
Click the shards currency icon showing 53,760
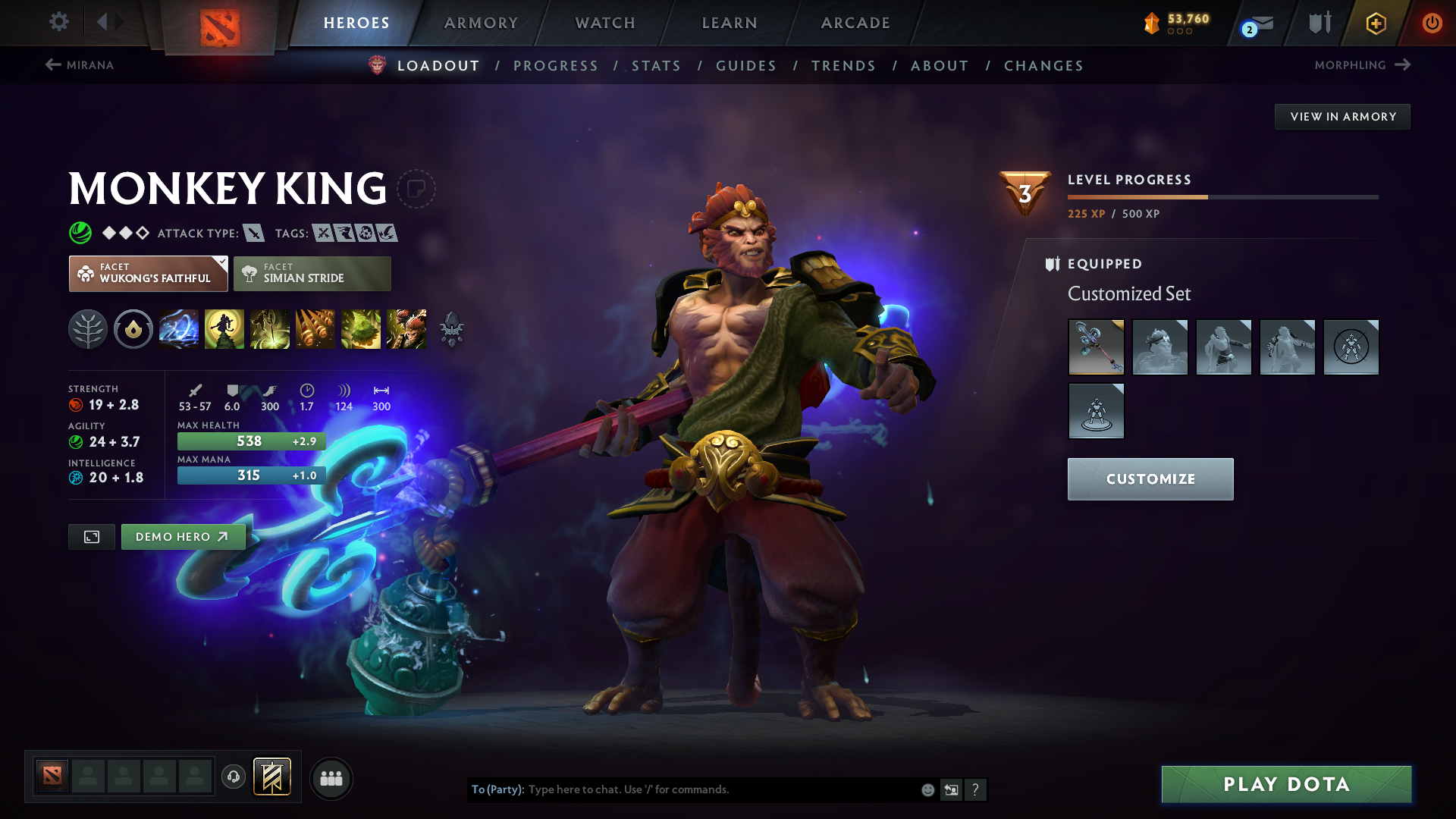1151,23
